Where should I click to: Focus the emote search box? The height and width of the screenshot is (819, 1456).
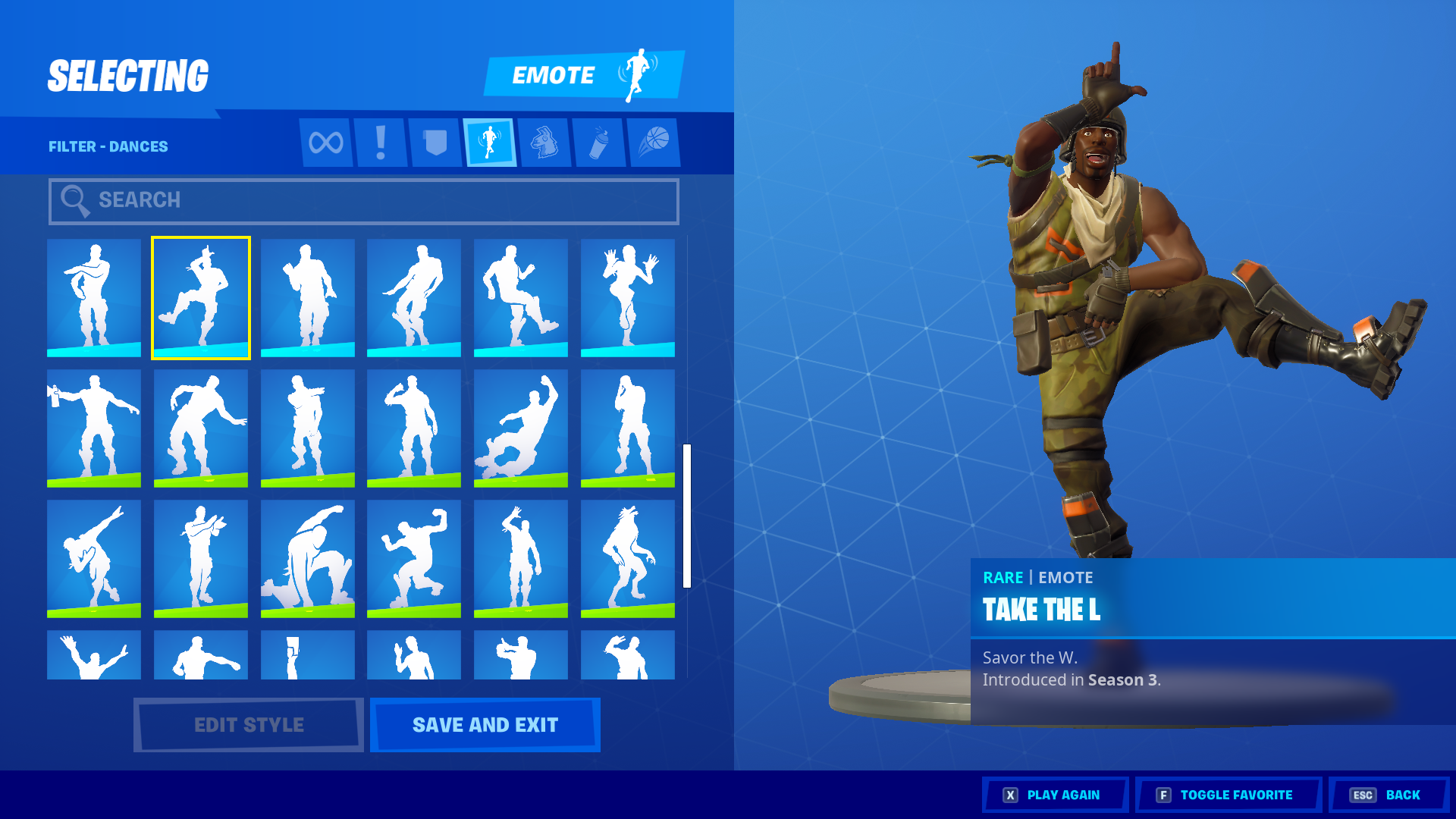364,201
